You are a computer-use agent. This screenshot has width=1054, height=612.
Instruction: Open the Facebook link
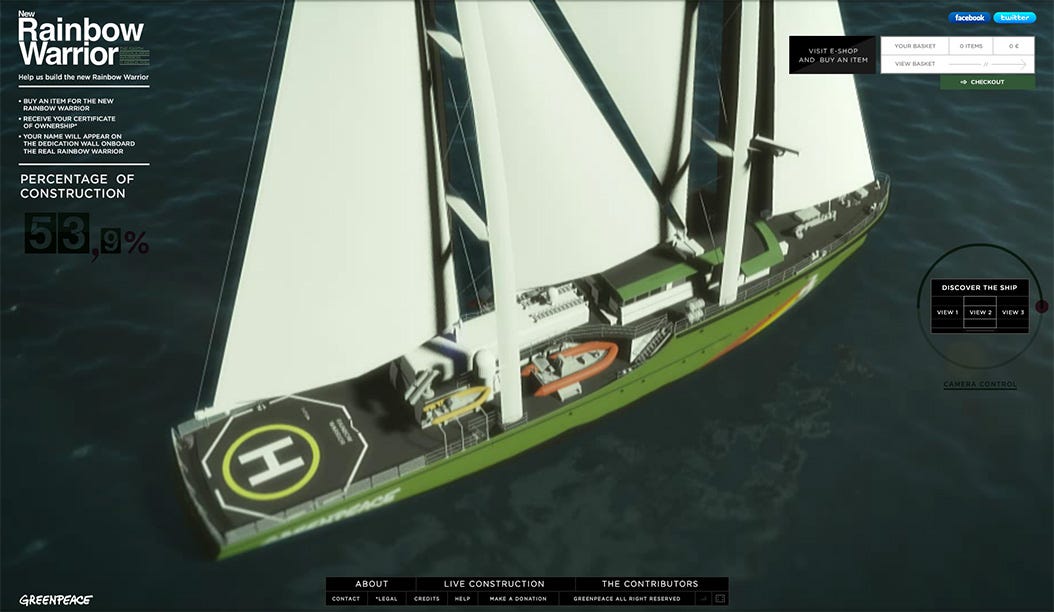tap(969, 17)
